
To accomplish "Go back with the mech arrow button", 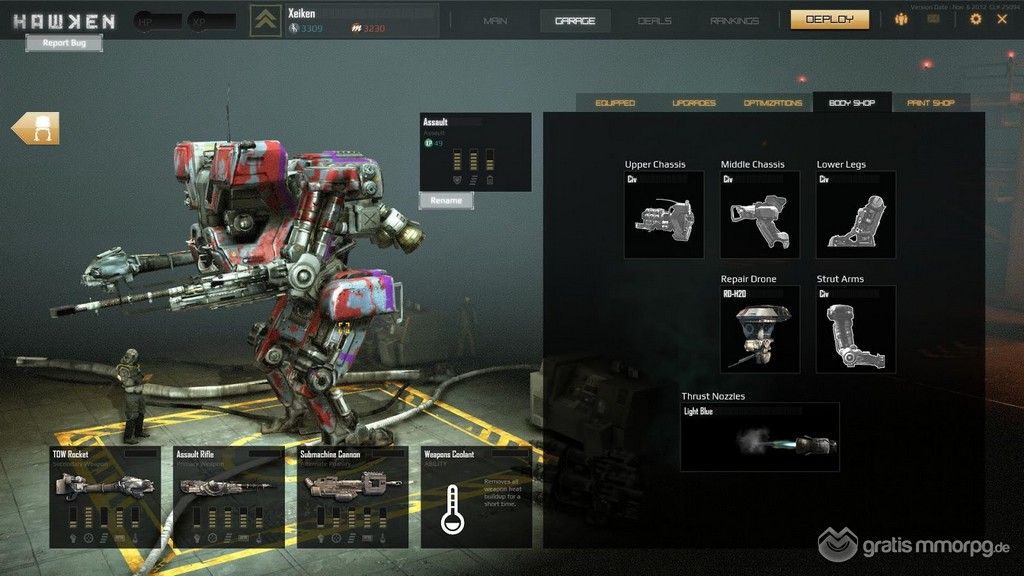I will point(36,128).
